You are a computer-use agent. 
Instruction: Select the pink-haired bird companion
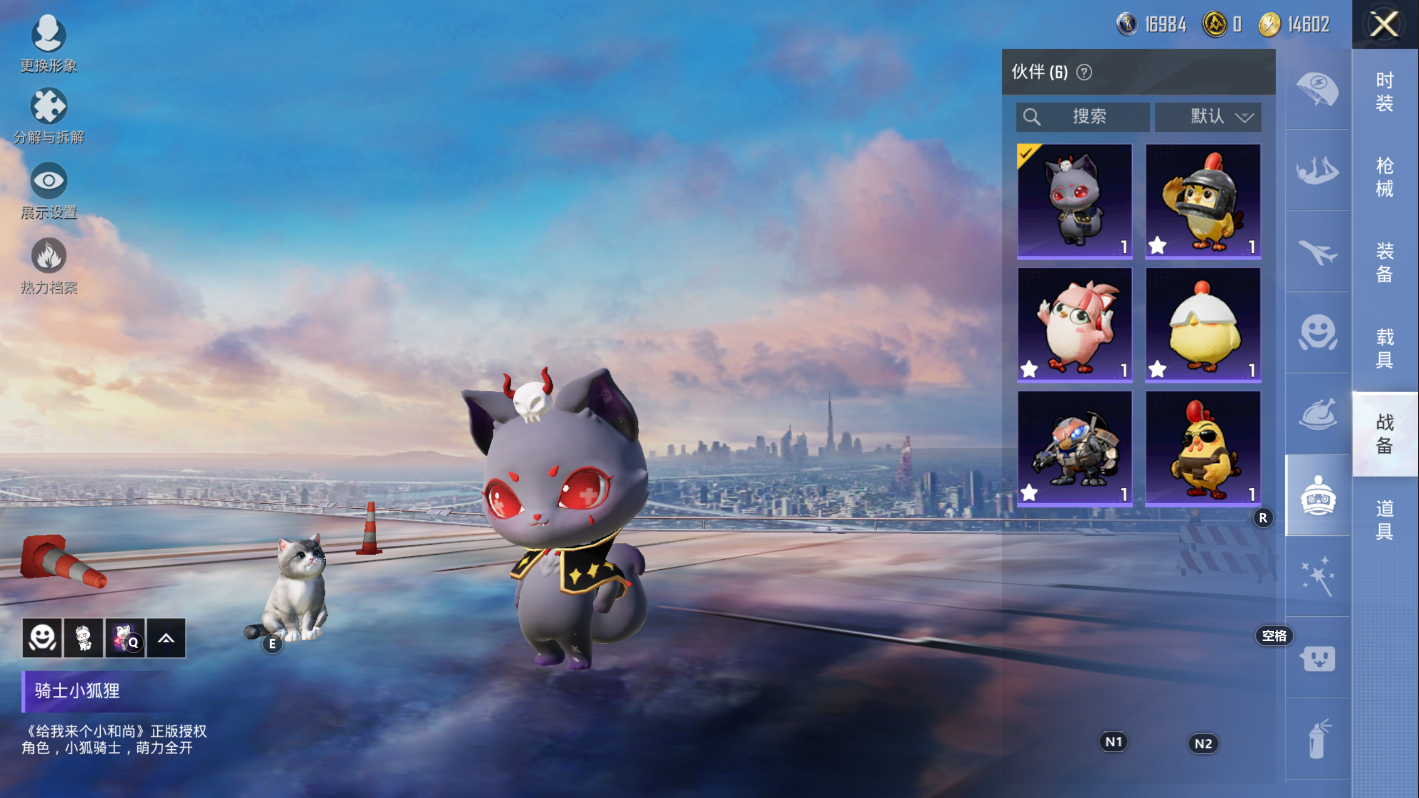tap(1075, 324)
